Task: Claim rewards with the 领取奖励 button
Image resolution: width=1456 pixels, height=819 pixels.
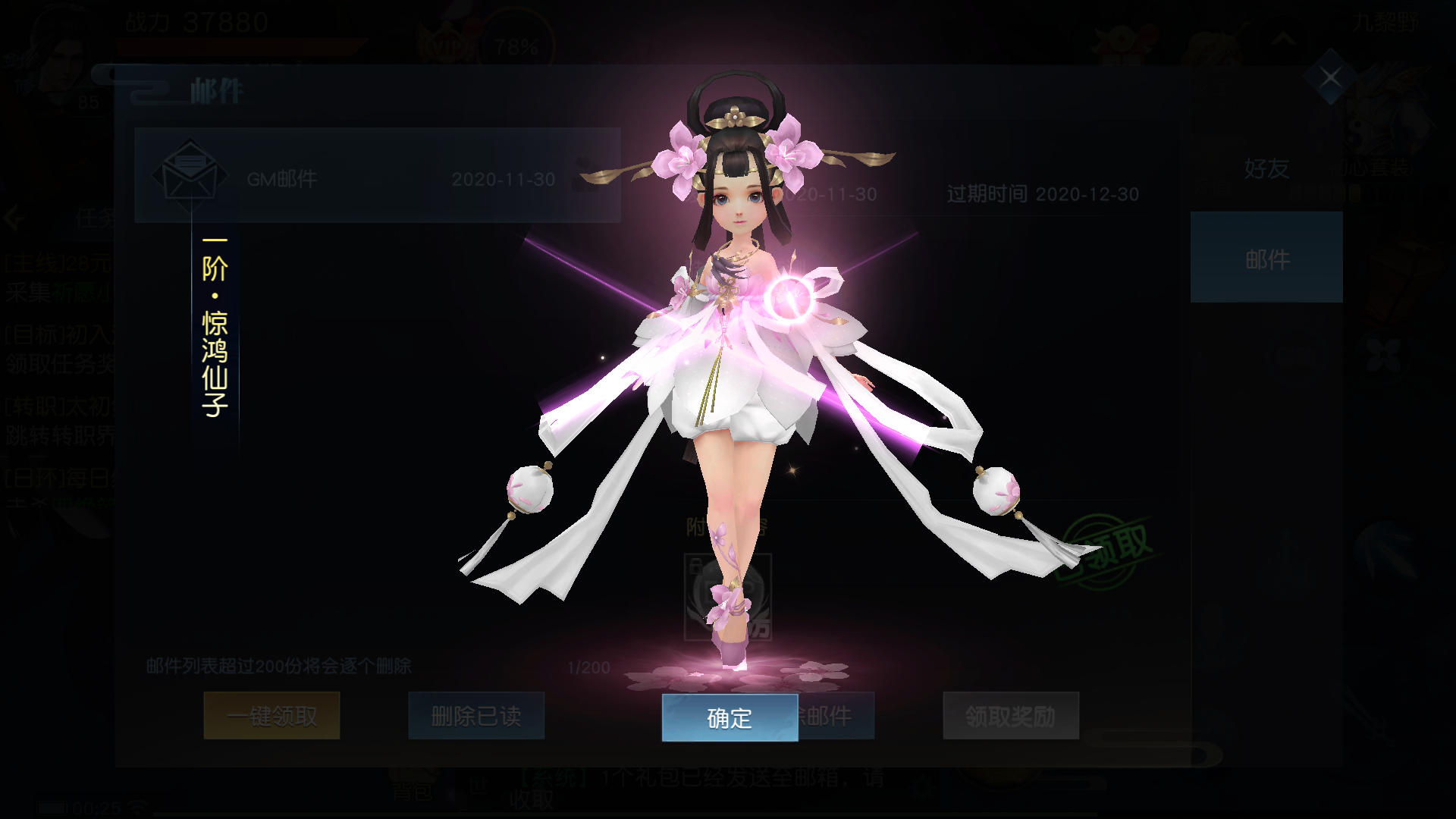Action: click(x=1010, y=716)
